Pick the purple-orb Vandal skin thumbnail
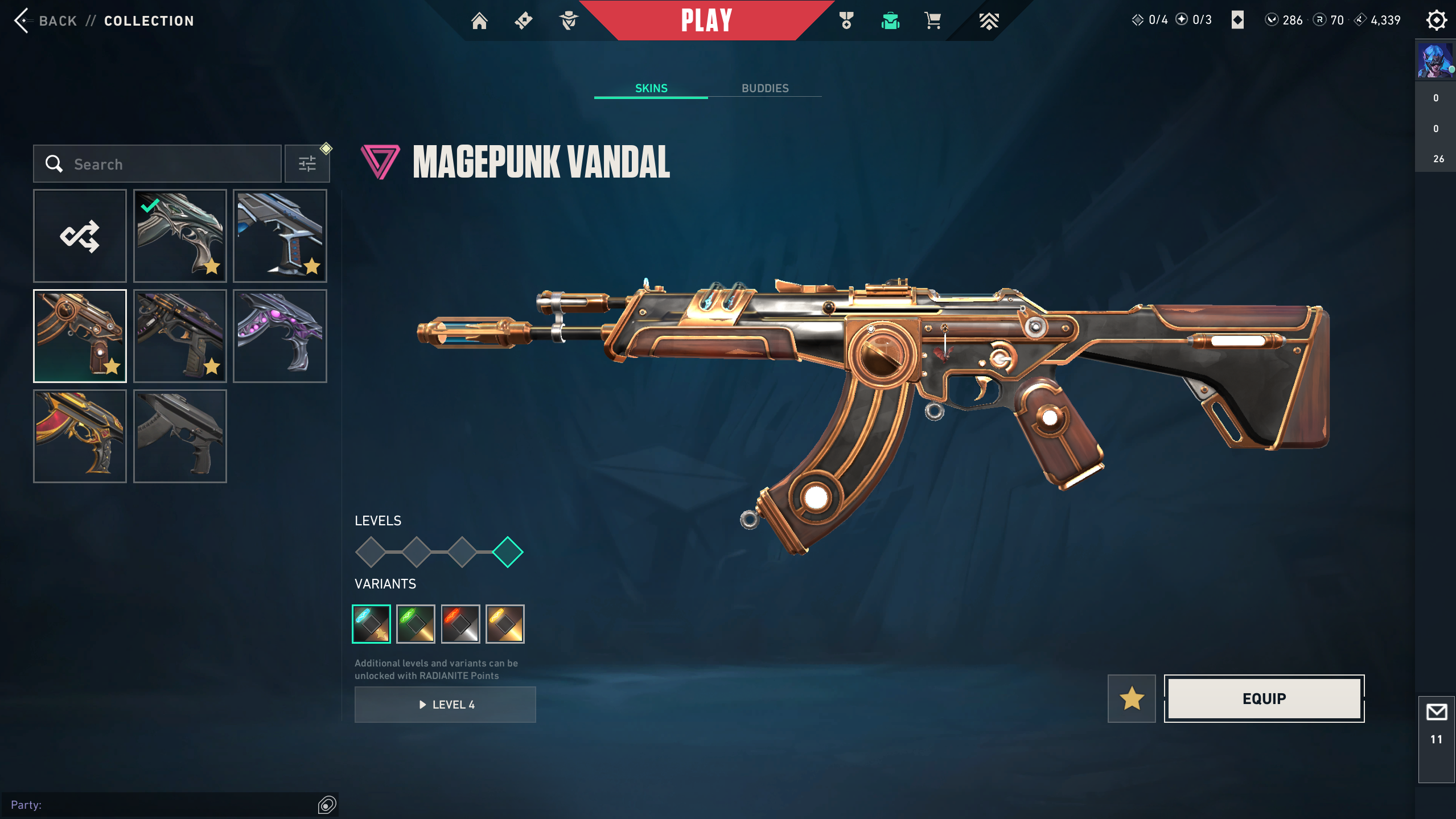 tap(279, 336)
